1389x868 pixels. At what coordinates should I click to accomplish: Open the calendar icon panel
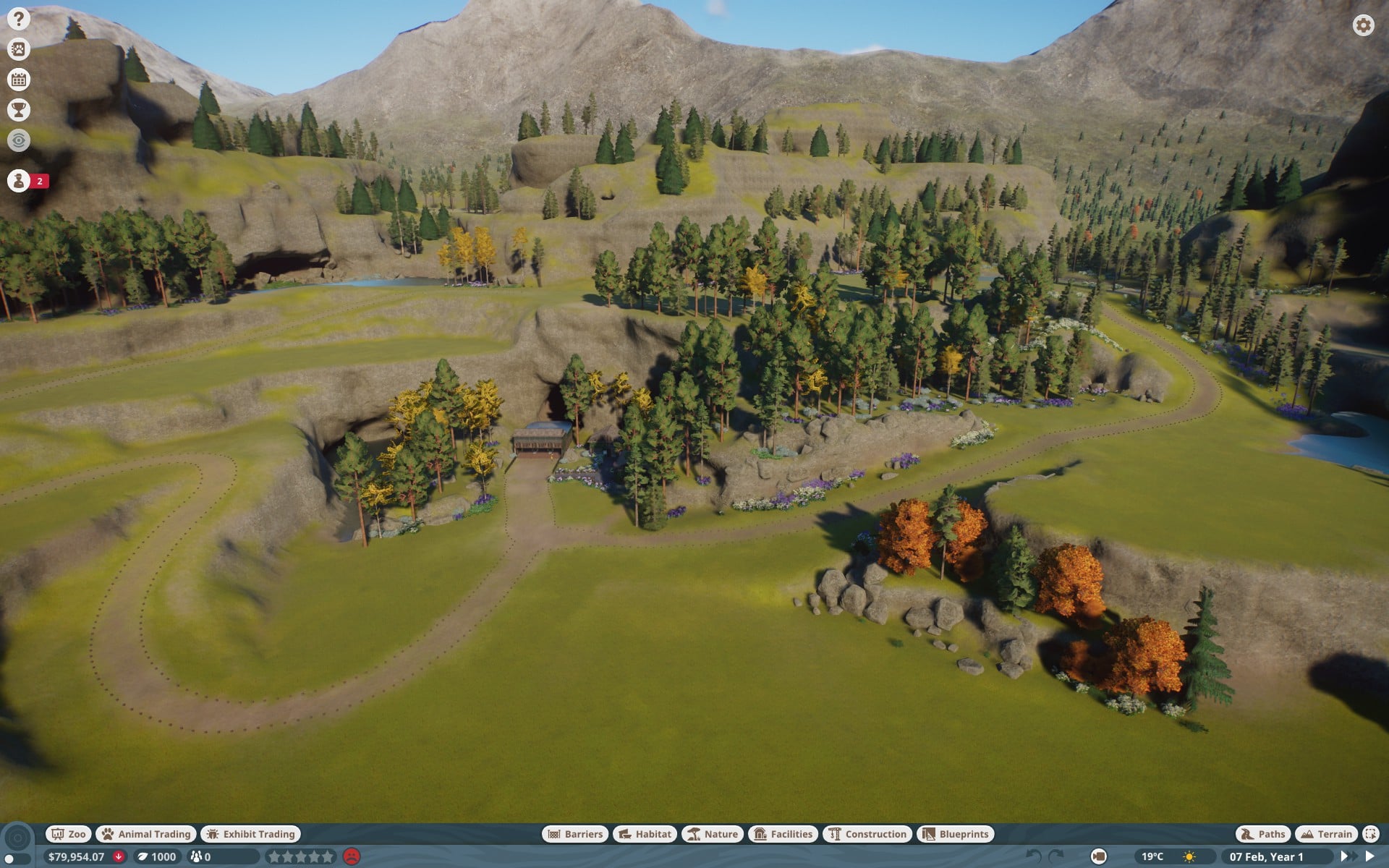(x=19, y=80)
